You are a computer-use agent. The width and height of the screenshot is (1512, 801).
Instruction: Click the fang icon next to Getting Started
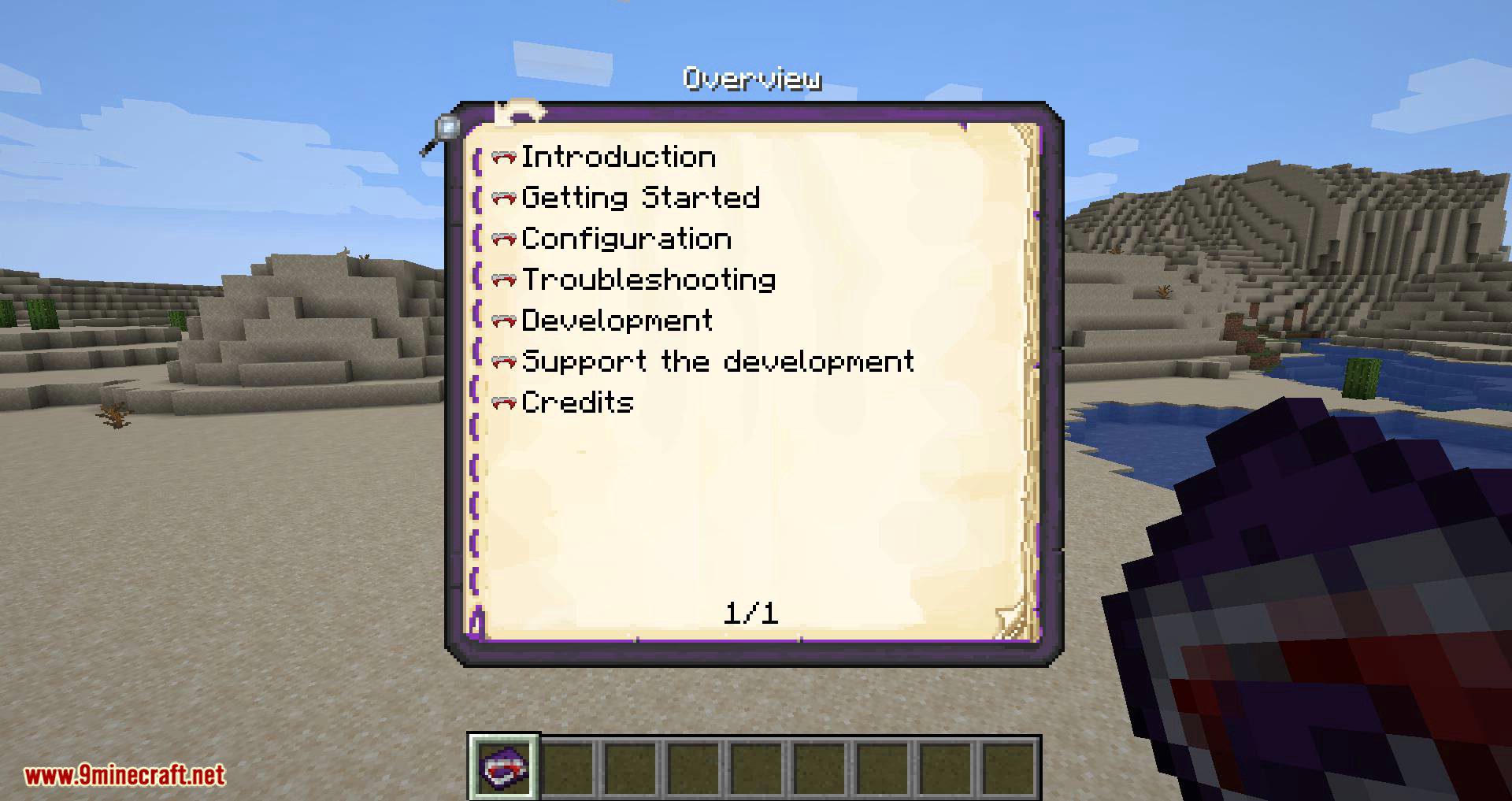point(502,197)
